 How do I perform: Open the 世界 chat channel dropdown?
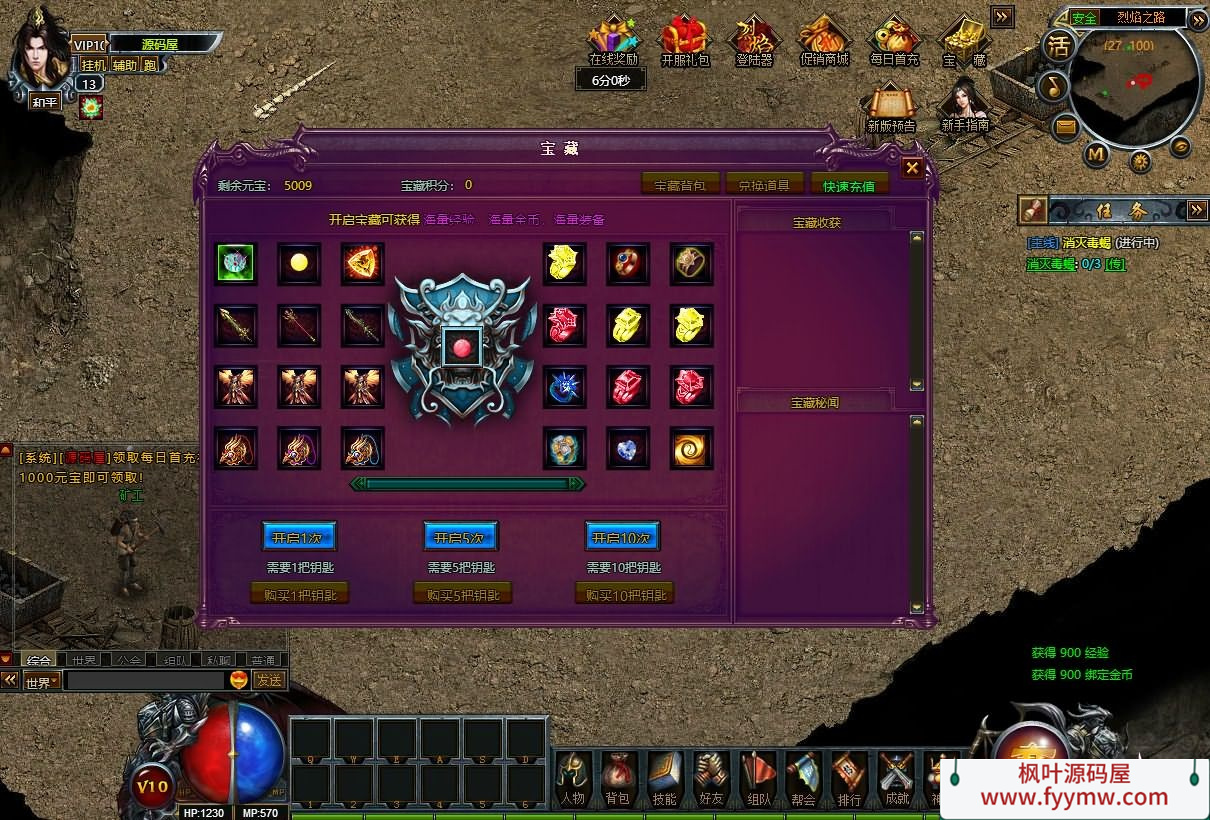tap(41, 681)
